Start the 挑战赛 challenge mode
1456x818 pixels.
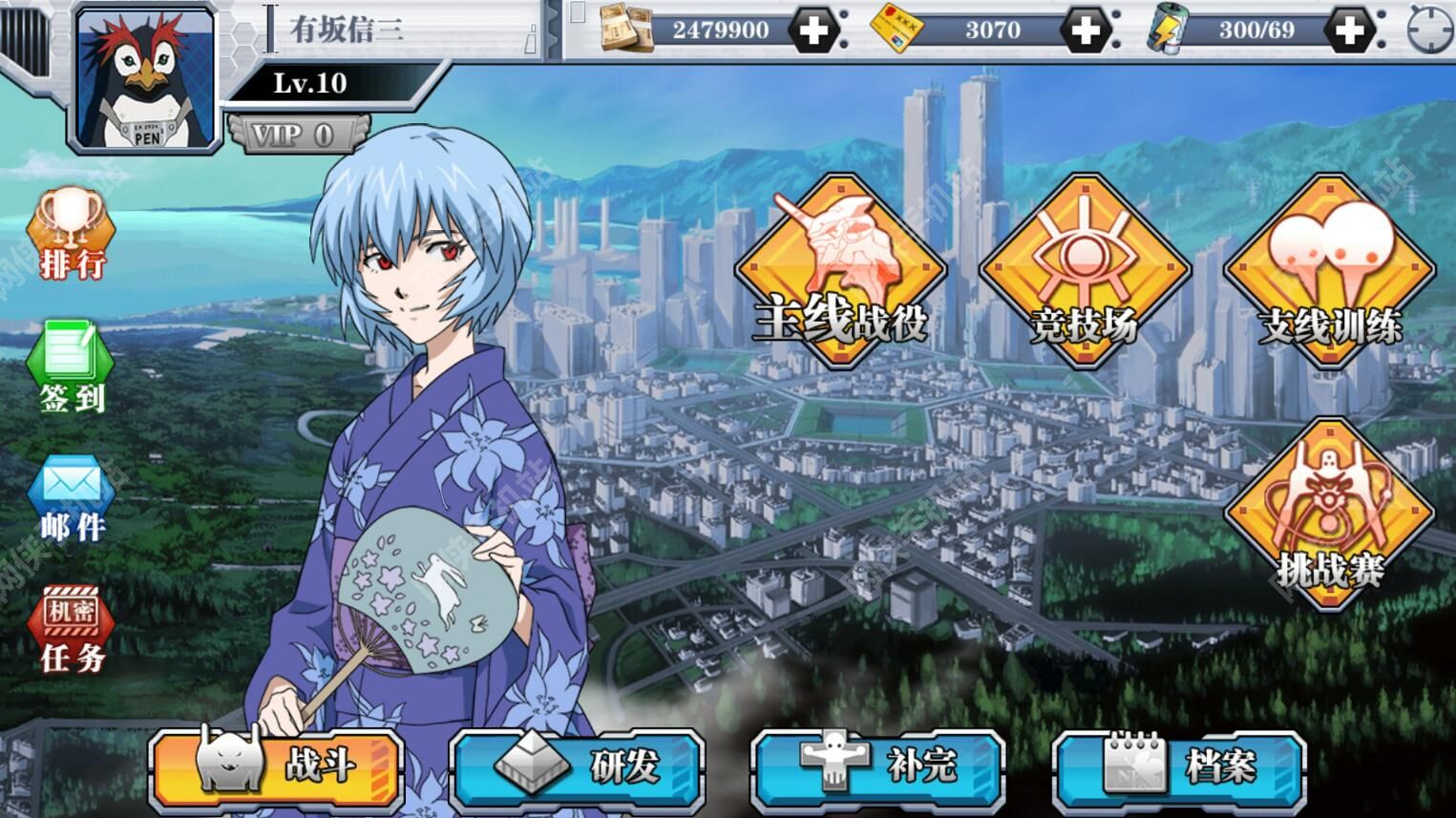coord(1330,515)
